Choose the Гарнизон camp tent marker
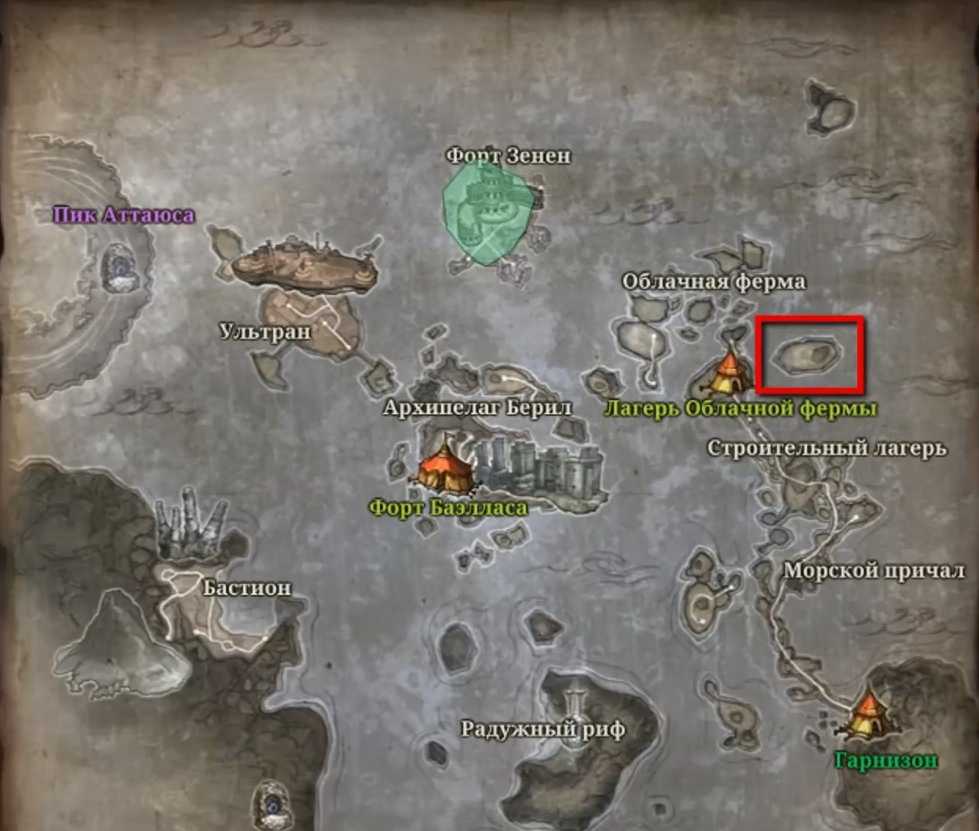This screenshot has width=979, height=831. 865,715
